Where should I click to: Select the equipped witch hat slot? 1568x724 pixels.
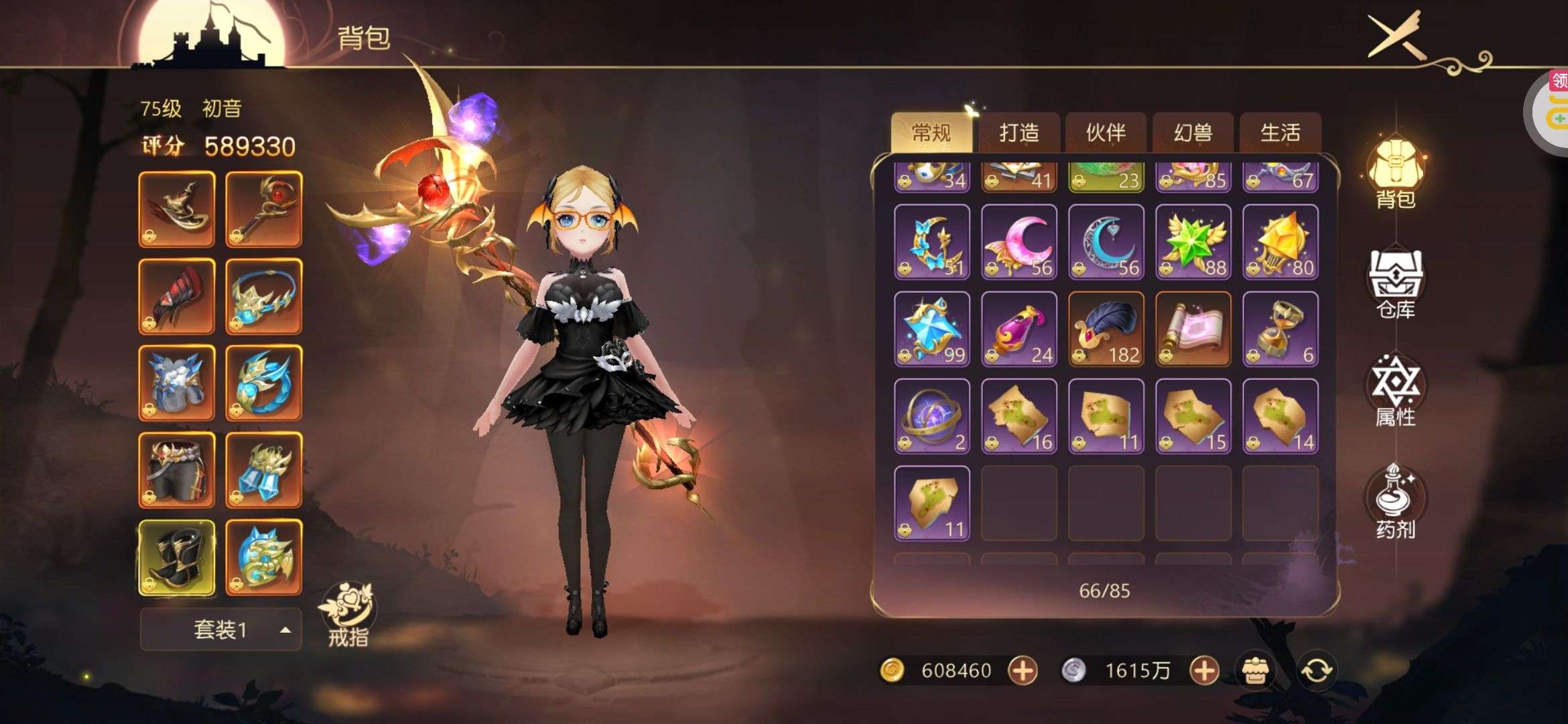(x=177, y=209)
